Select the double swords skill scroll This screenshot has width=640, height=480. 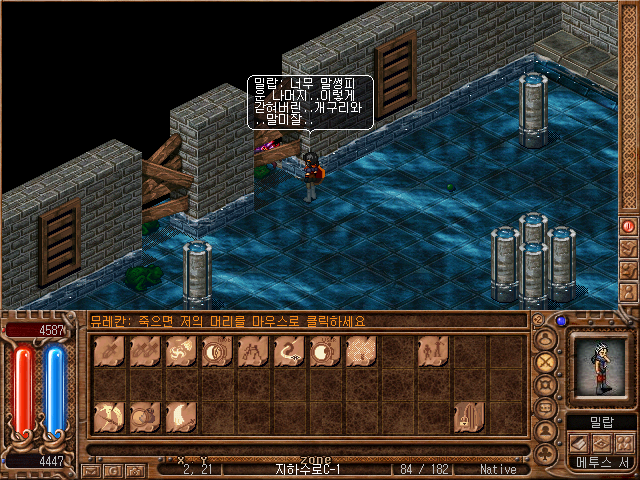145,351
